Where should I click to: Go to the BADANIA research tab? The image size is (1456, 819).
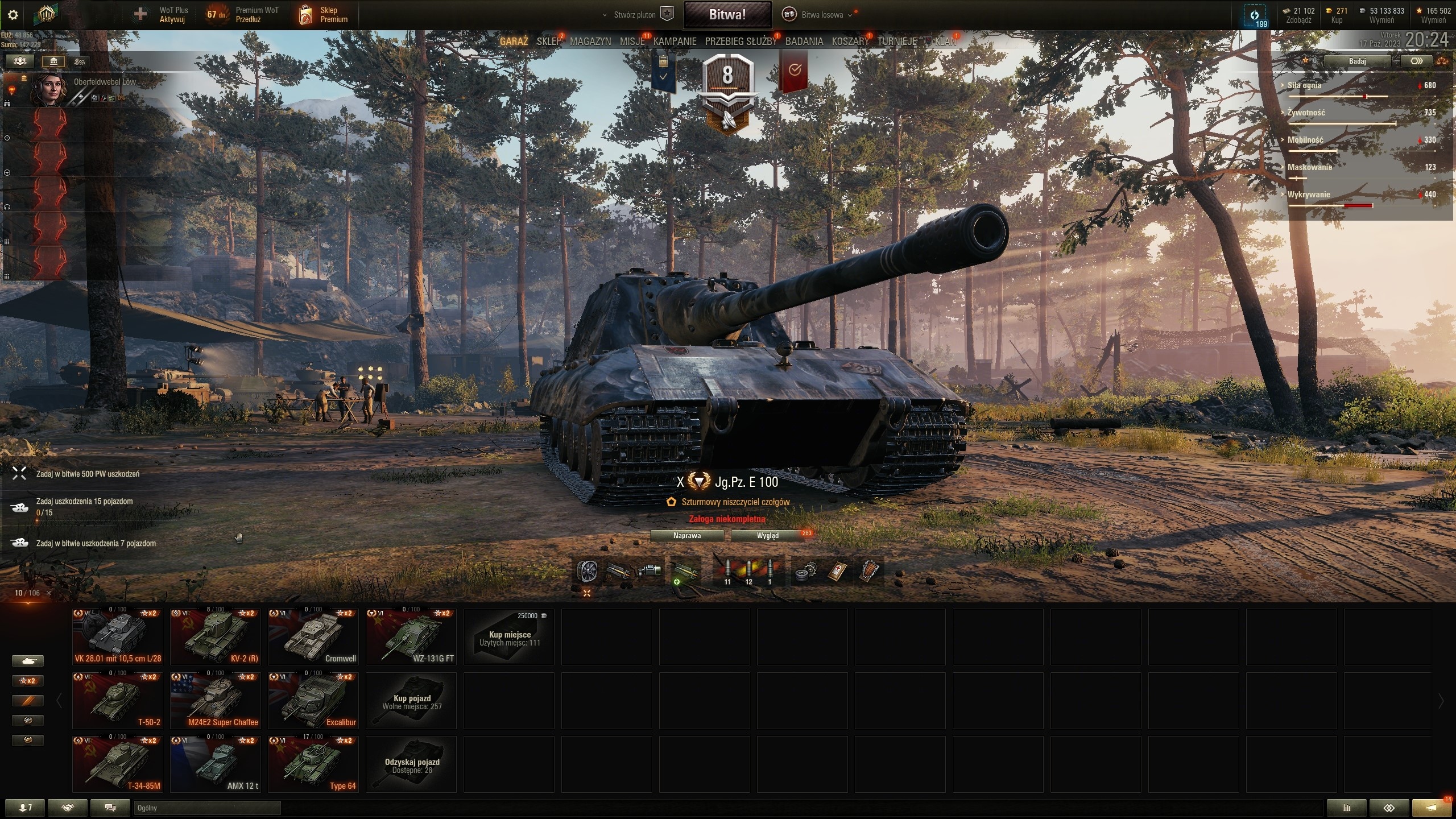tap(804, 42)
